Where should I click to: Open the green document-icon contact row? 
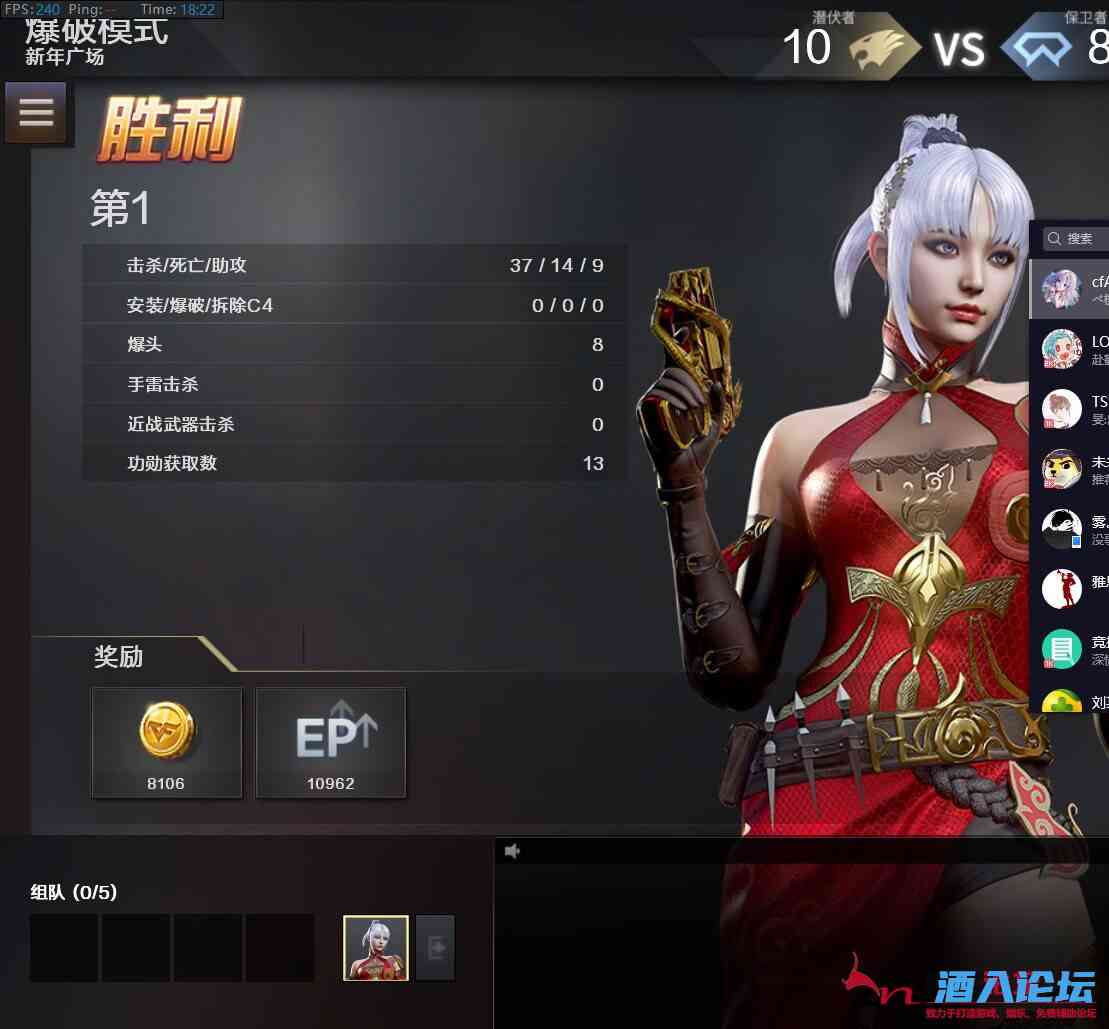tap(1071, 649)
